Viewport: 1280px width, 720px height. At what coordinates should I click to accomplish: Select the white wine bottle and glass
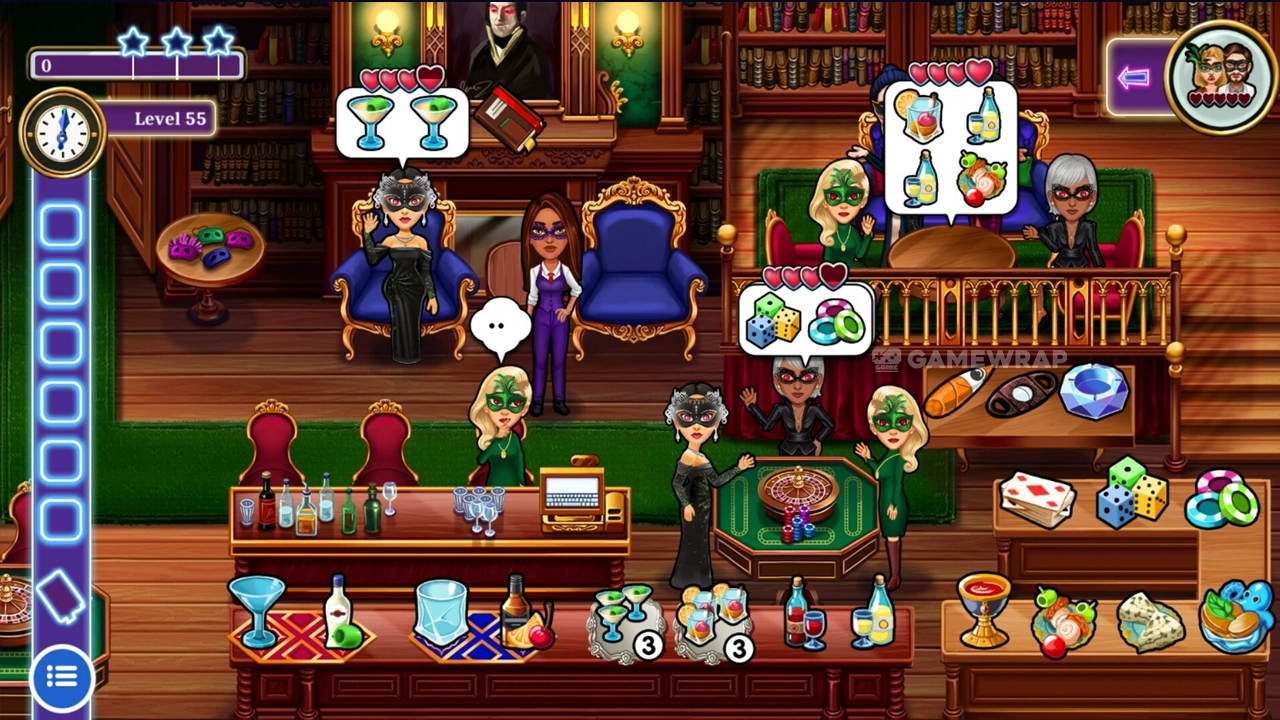click(873, 612)
